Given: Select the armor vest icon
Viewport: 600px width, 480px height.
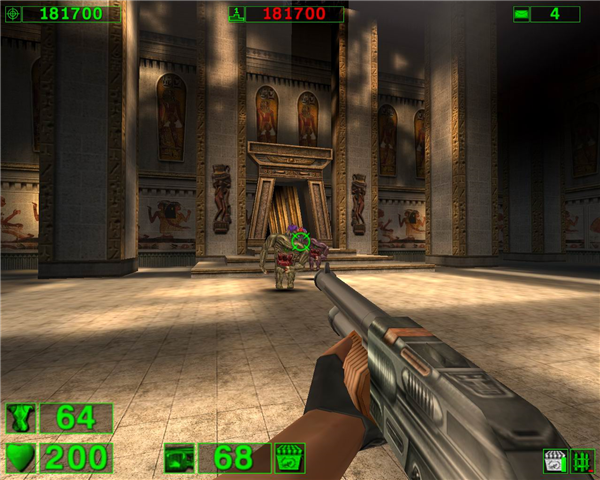Looking at the screenshot, I should [20, 417].
